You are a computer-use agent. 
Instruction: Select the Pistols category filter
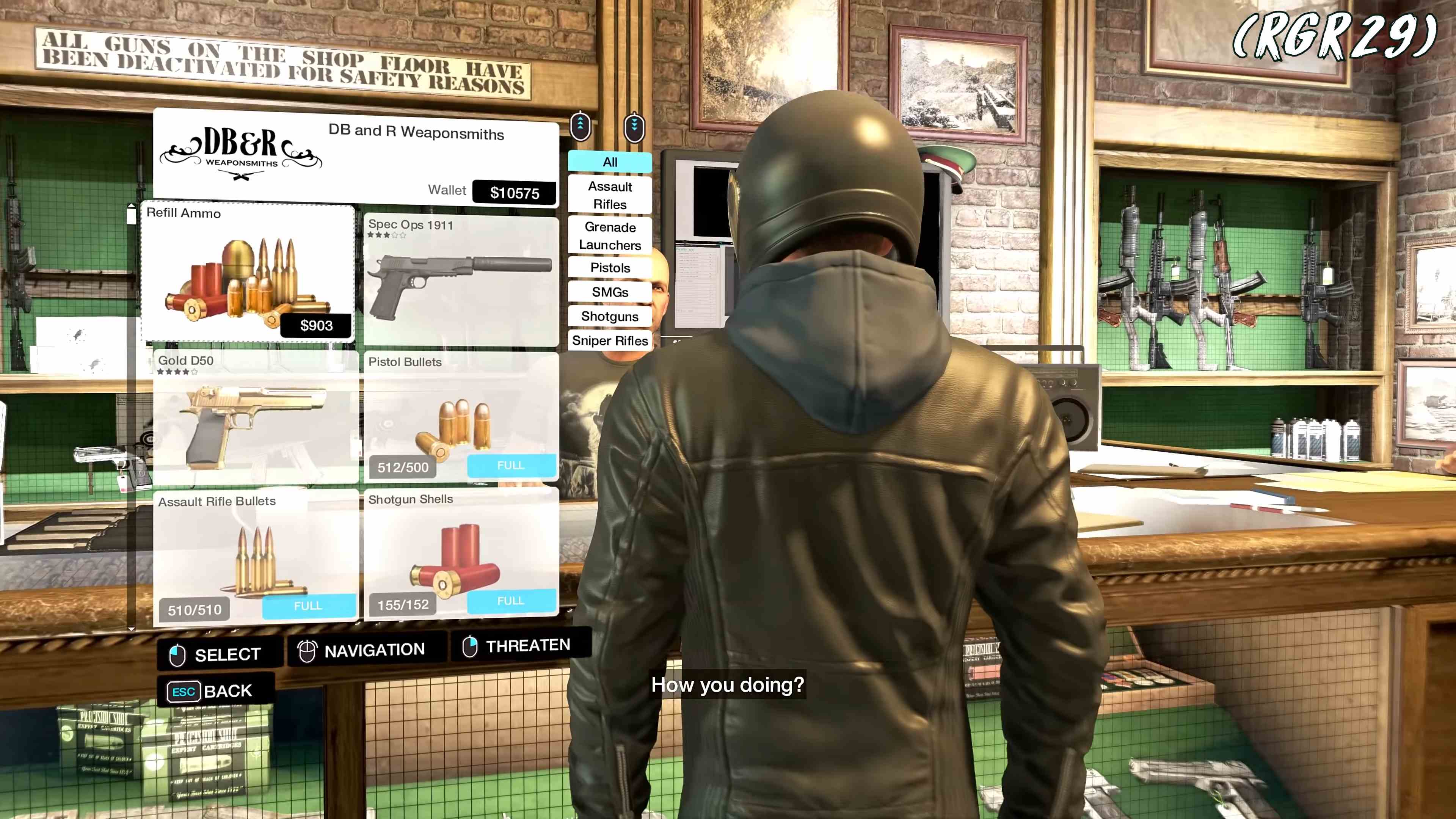point(610,268)
